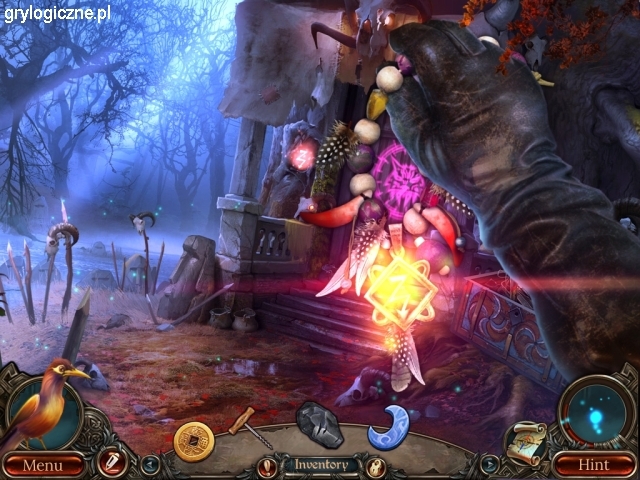
Task: Use the Hint button
Action: tap(596, 465)
